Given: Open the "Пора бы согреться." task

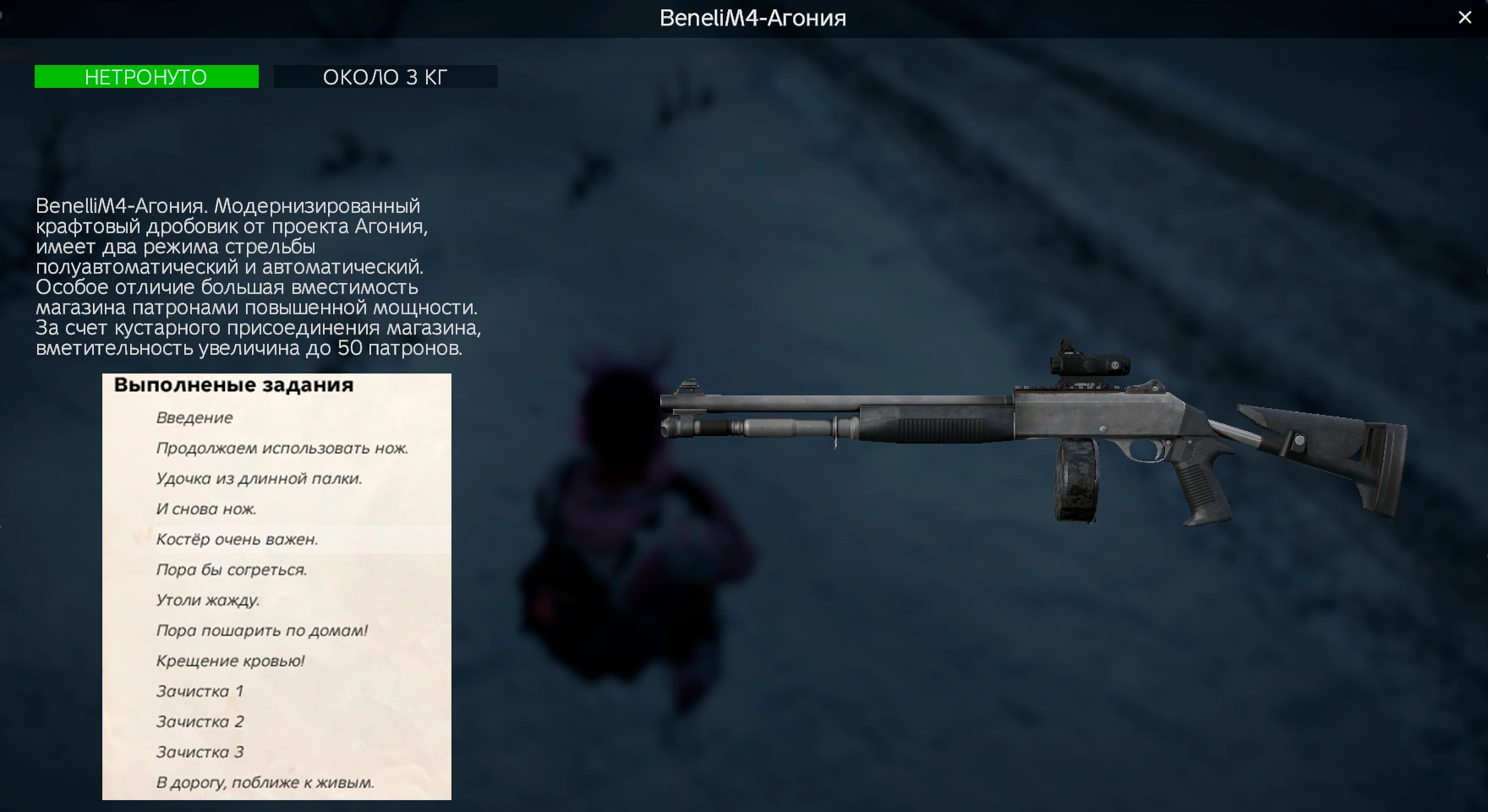Looking at the screenshot, I should coord(231,570).
